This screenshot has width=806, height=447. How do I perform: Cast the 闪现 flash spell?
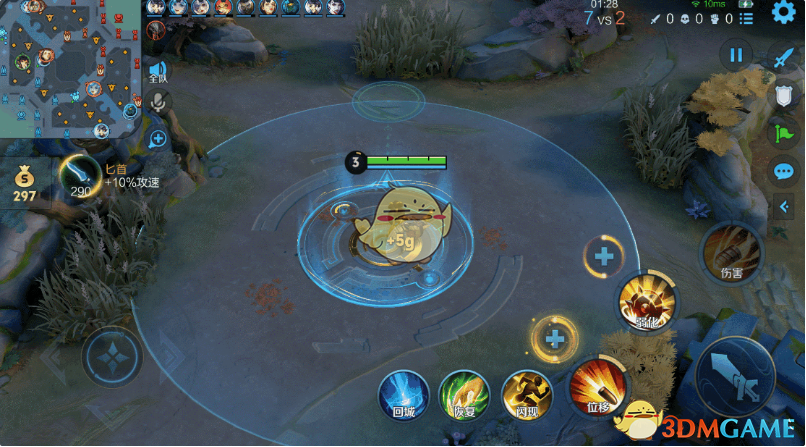[x=527, y=394]
